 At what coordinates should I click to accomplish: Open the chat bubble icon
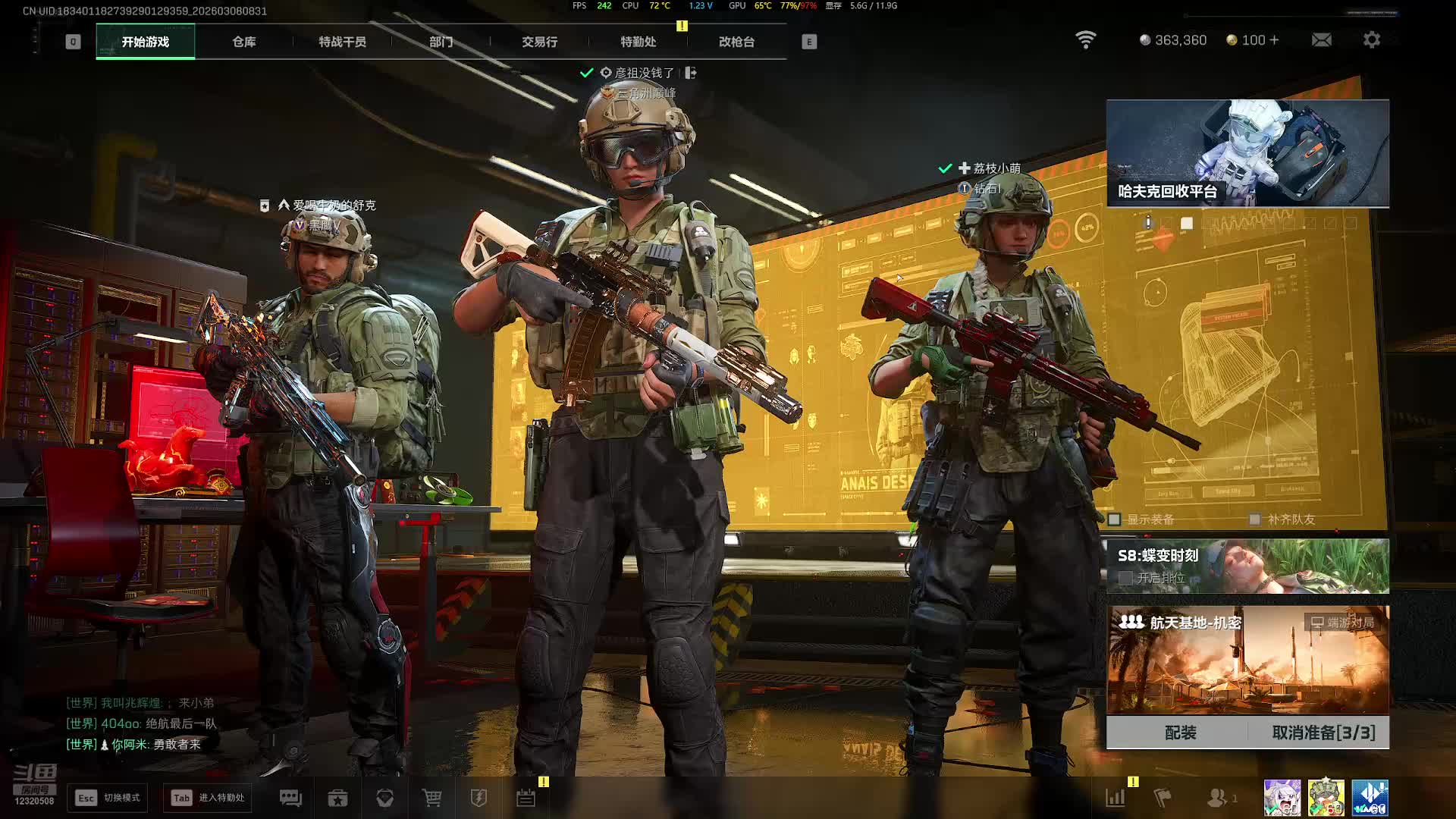[x=290, y=798]
